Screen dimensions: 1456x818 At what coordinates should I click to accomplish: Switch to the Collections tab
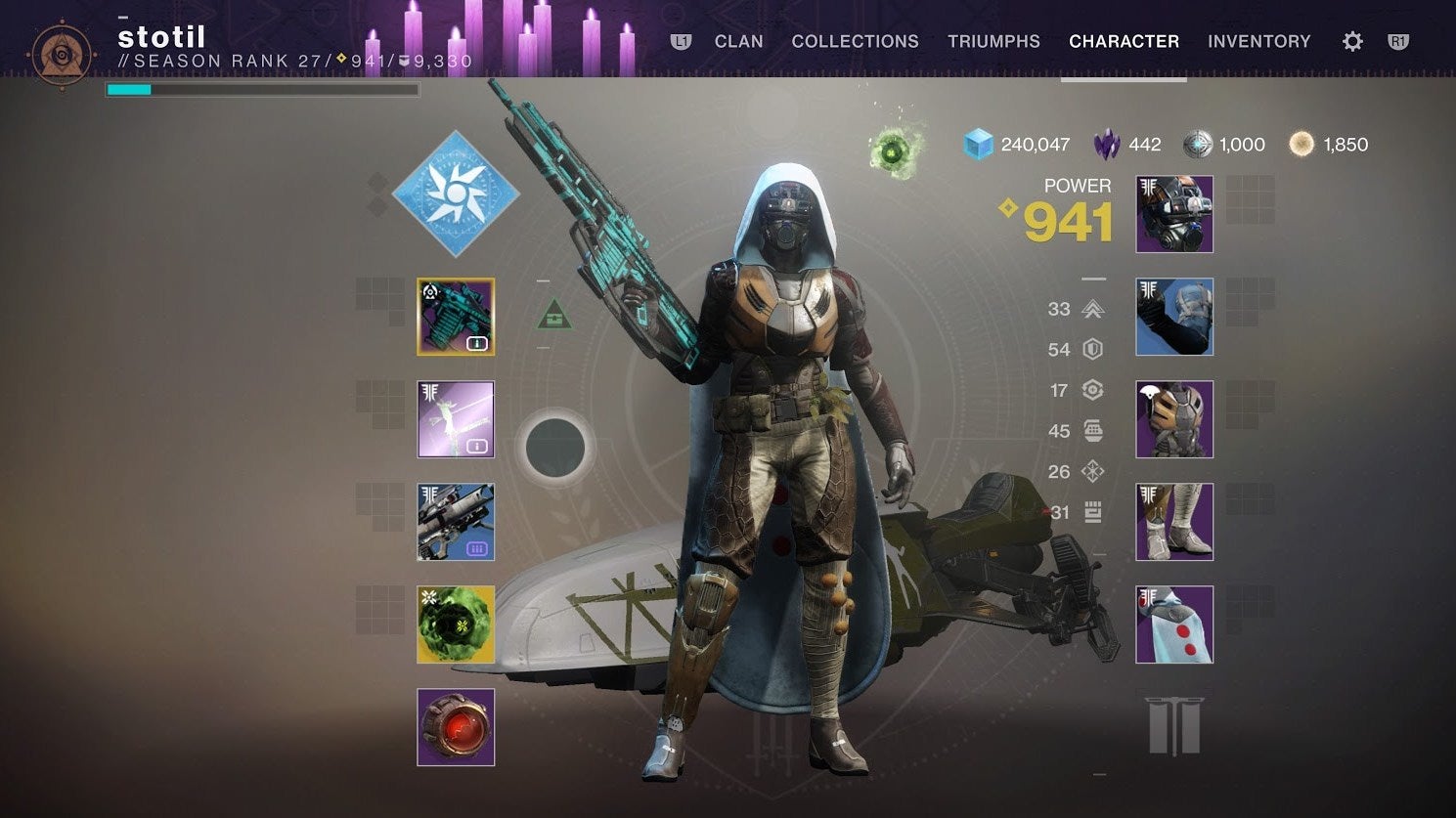coord(855,41)
